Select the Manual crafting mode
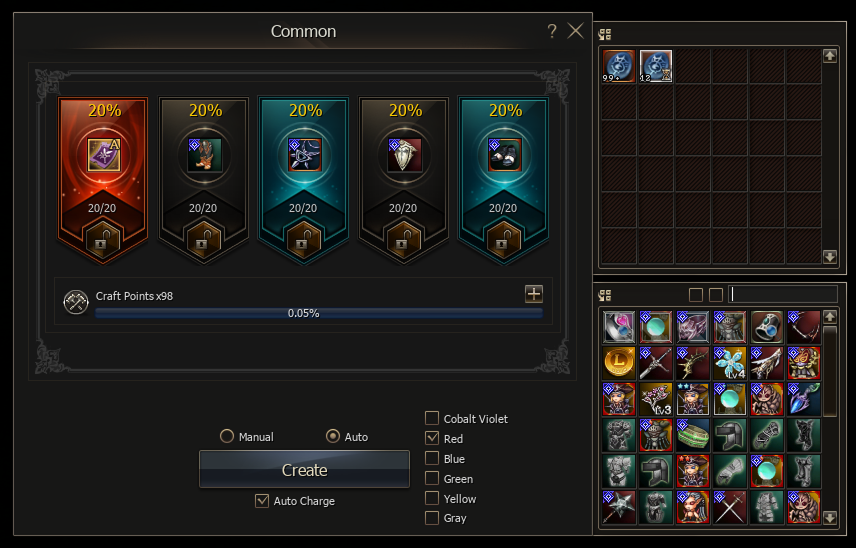856x548 pixels. (x=227, y=437)
